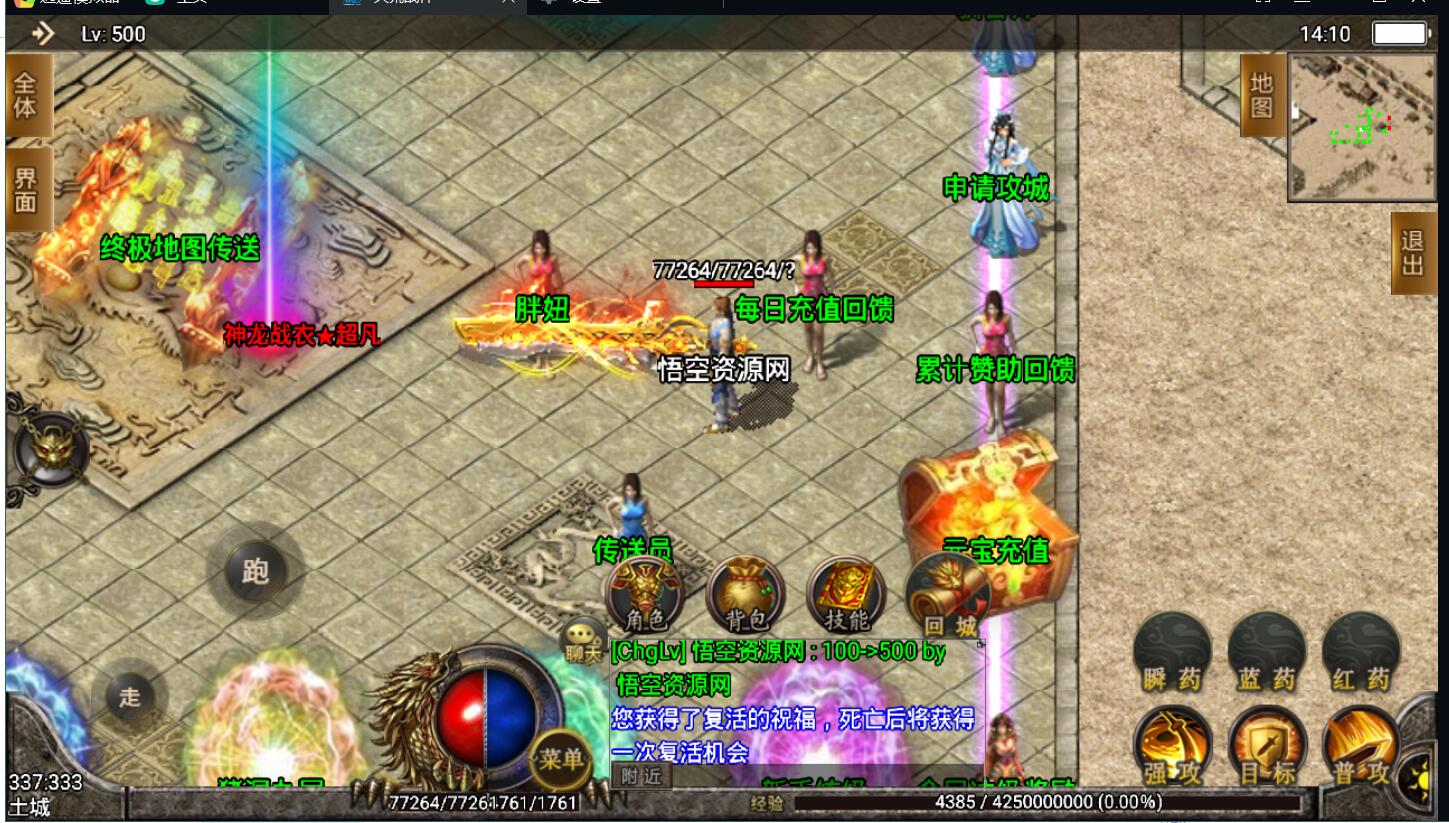Switch chat to the 附近 nearby channel
This screenshot has width=1449, height=823.
(640, 776)
